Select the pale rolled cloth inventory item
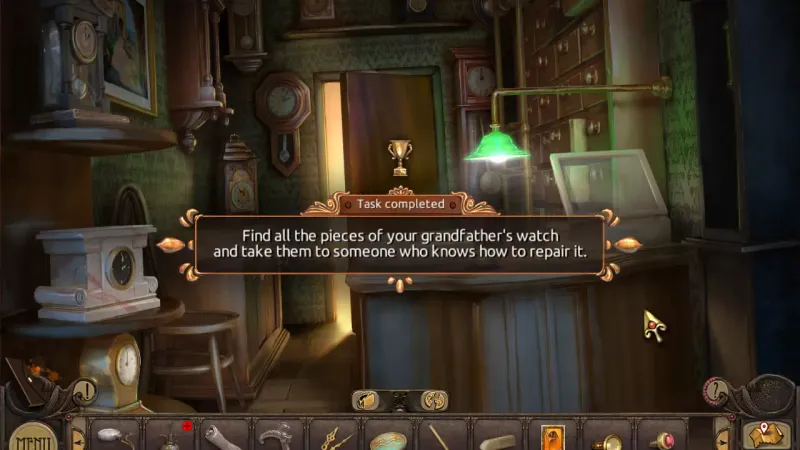This screenshot has width=800, height=450. pyautogui.click(x=224, y=437)
